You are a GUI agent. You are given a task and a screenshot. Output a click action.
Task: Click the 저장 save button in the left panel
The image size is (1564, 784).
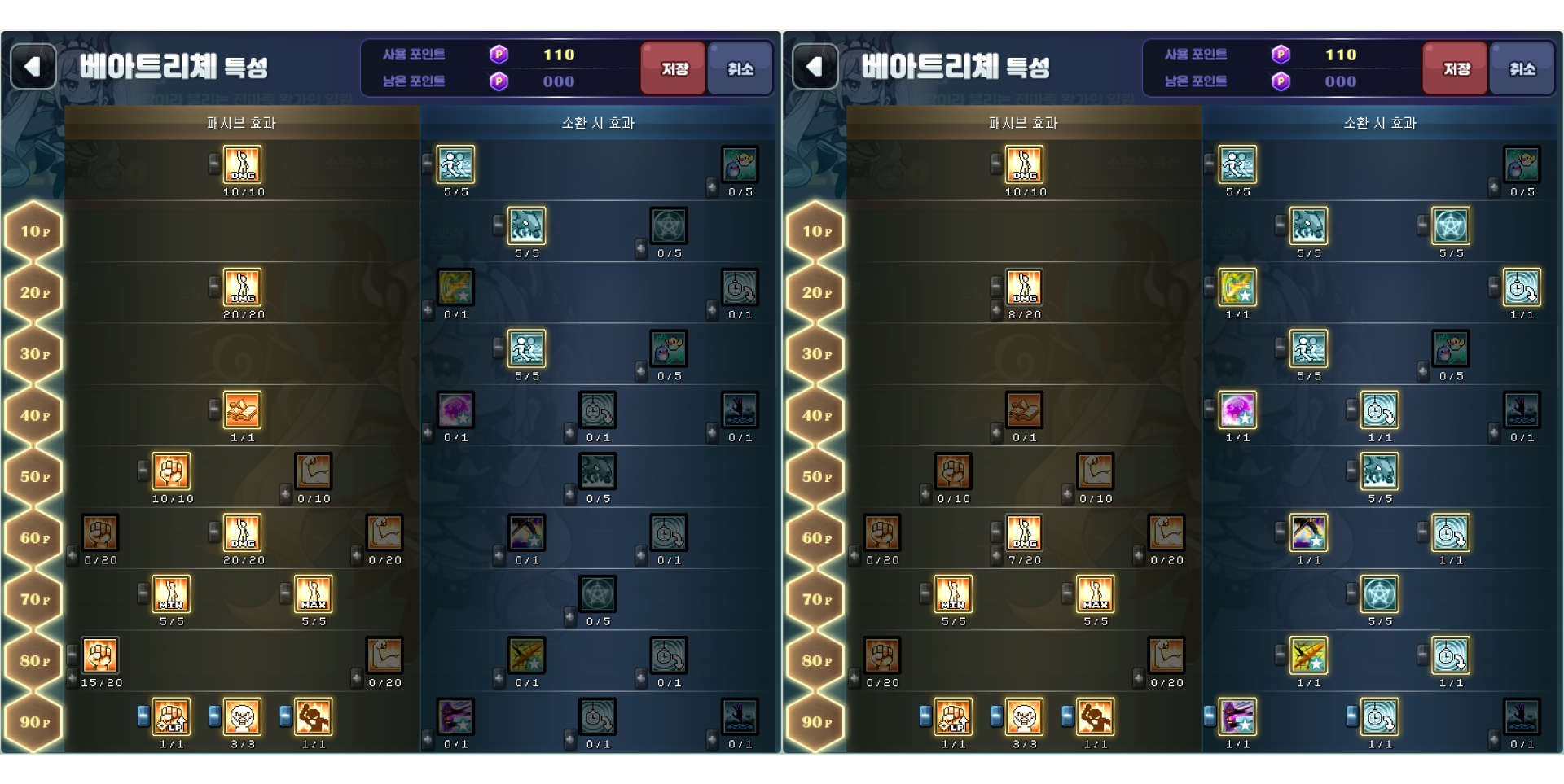[673, 68]
